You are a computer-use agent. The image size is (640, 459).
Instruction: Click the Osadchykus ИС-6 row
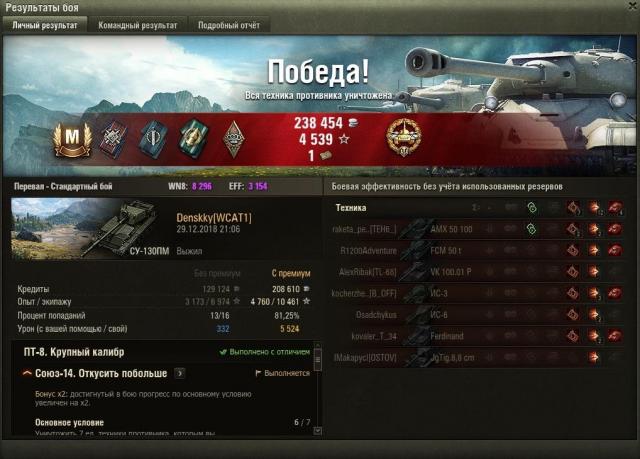pos(480,313)
